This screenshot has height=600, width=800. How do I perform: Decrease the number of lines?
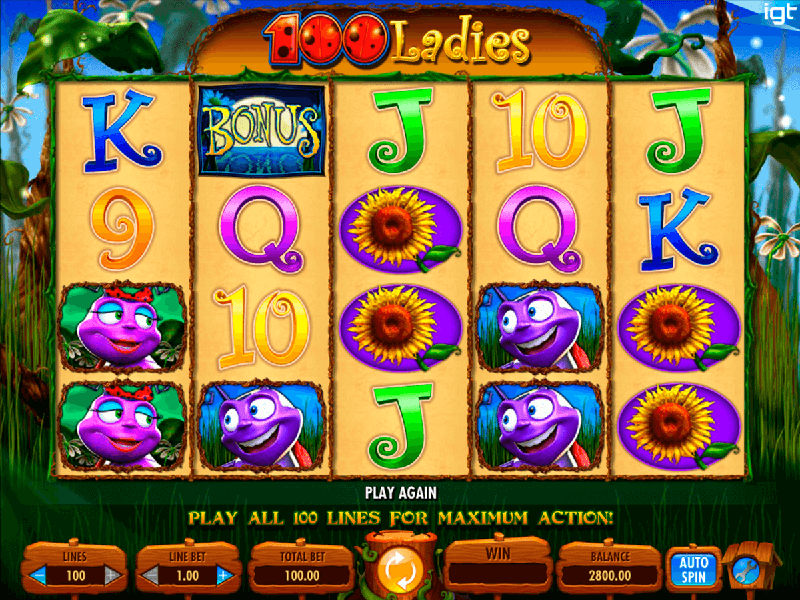click(40, 577)
